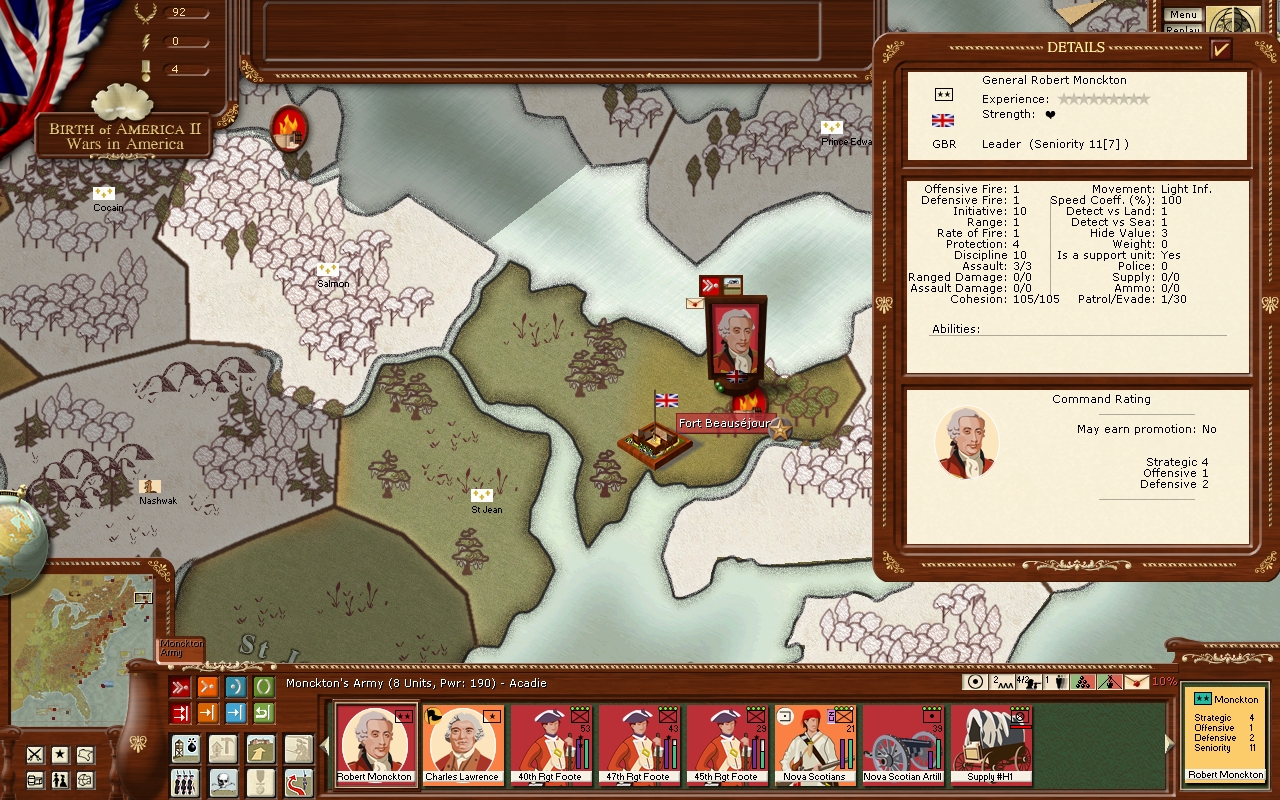Close the Details panel with the checkmark
The width and height of the screenshot is (1280, 800).
tap(1220, 49)
